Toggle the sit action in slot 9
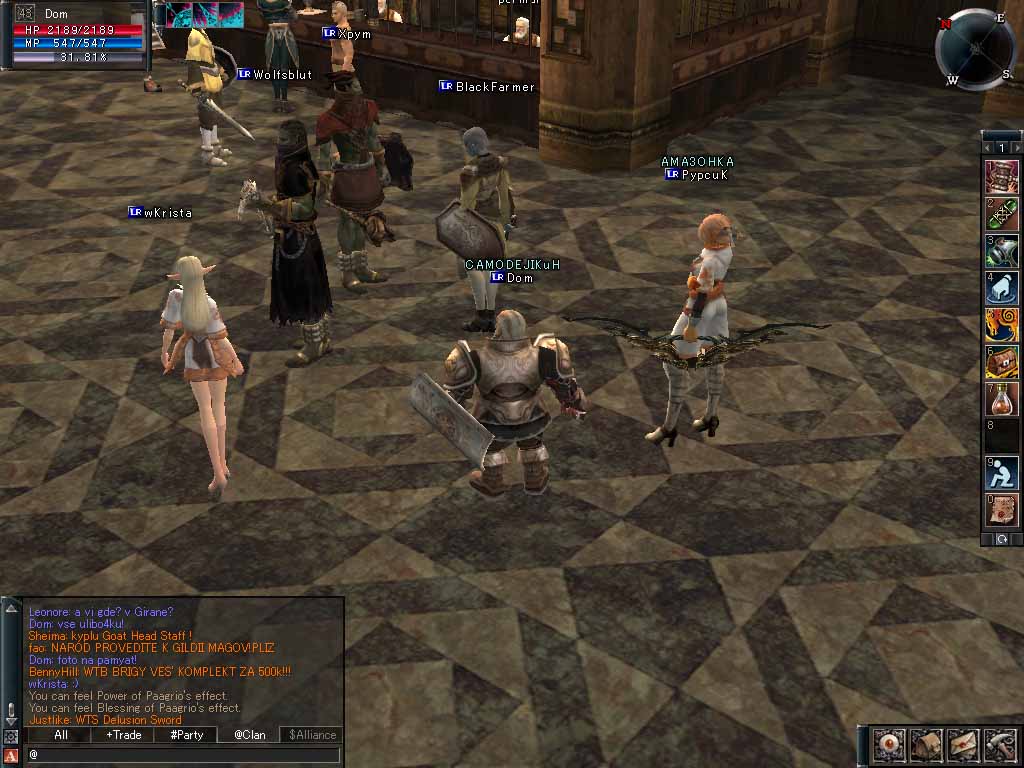 pyautogui.click(x=1002, y=473)
